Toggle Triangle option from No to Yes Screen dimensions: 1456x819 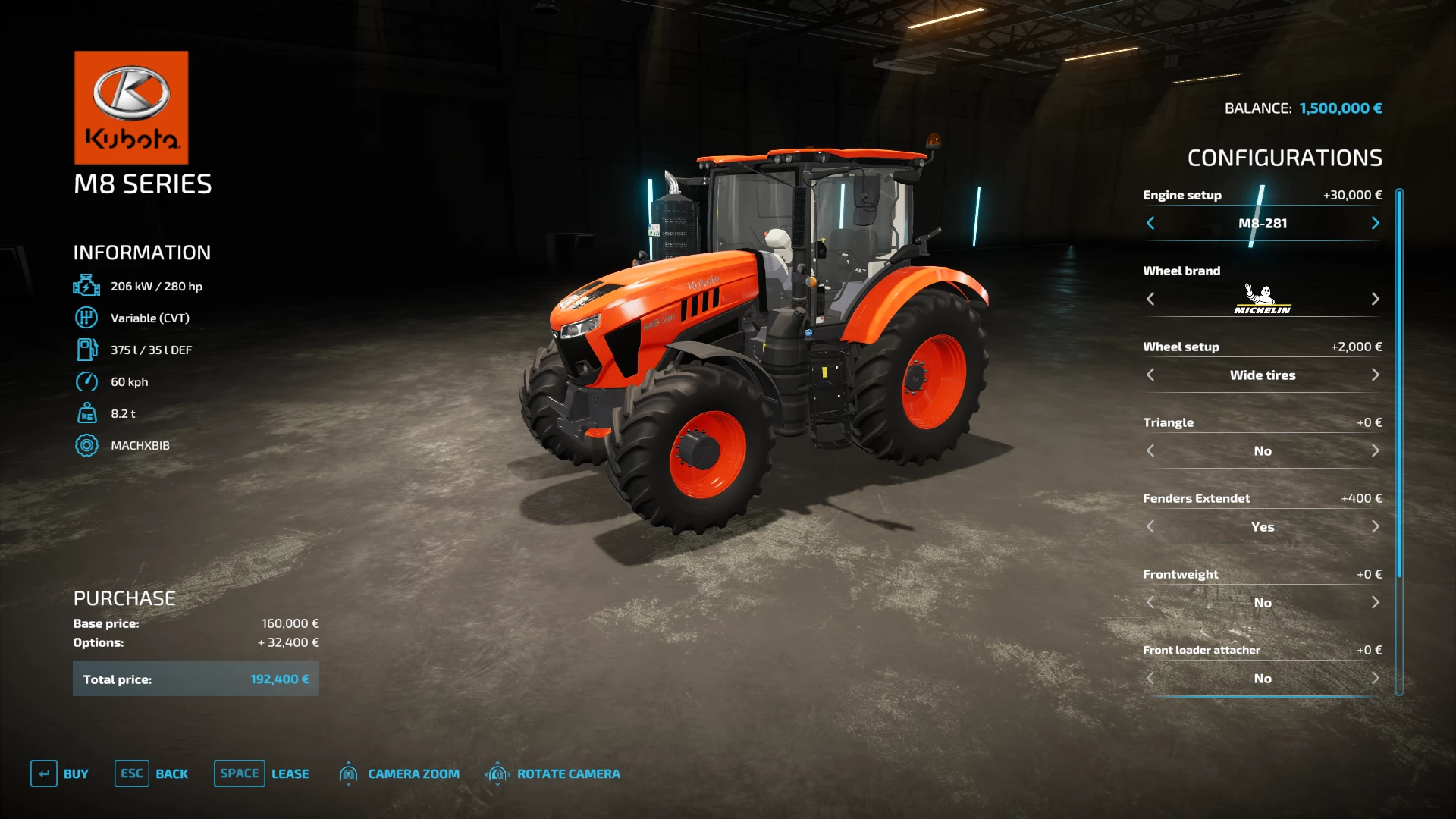point(1376,450)
